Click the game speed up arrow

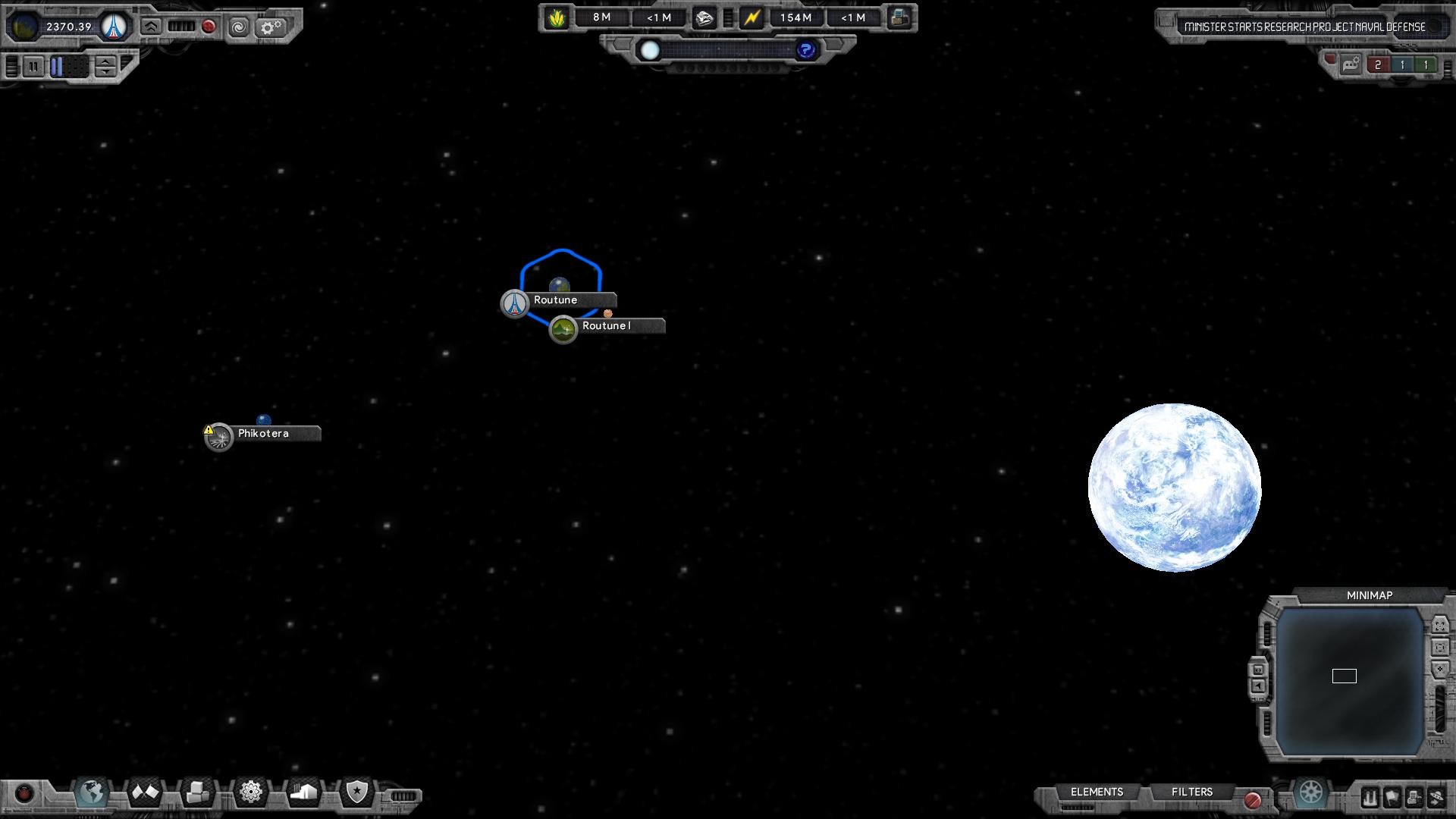coord(105,63)
